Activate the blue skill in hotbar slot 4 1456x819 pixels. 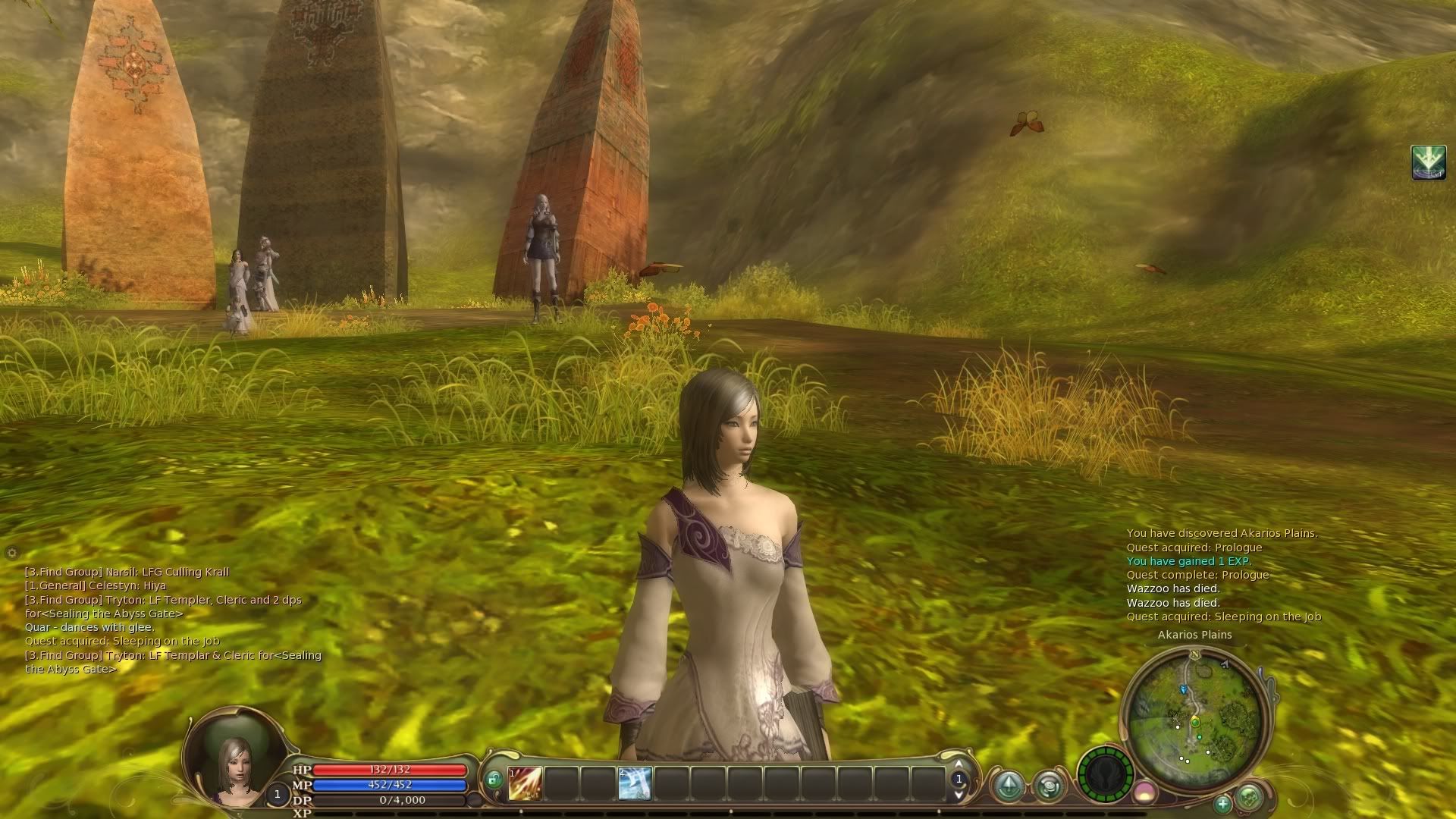coord(635,783)
